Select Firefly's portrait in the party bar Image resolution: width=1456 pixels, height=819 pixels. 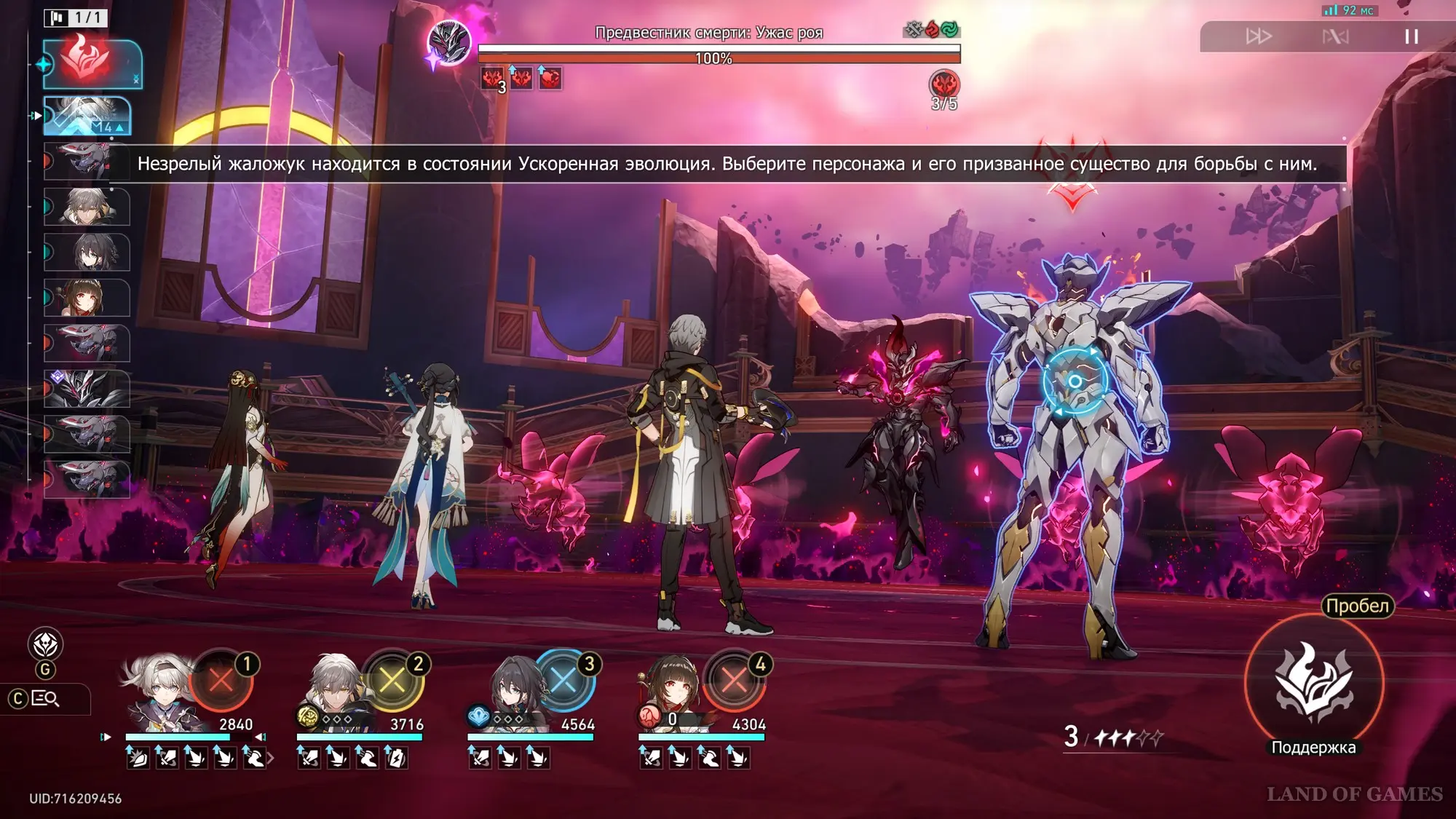(157, 692)
